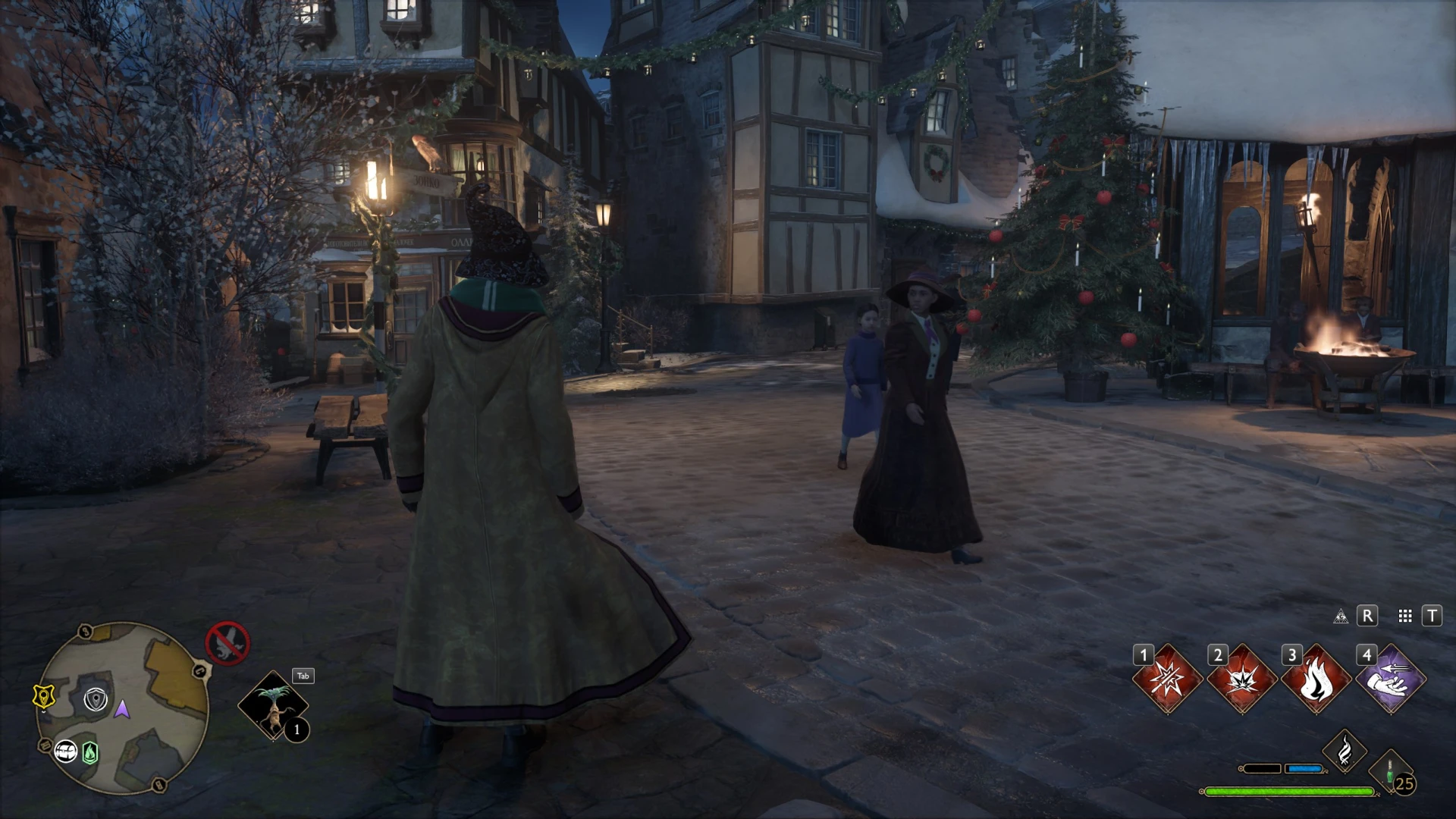Trigger the Ancient Magic flame icon
The height and width of the screenshot is (819, 1456).
pyautogui.click(x=1345, y=751)
